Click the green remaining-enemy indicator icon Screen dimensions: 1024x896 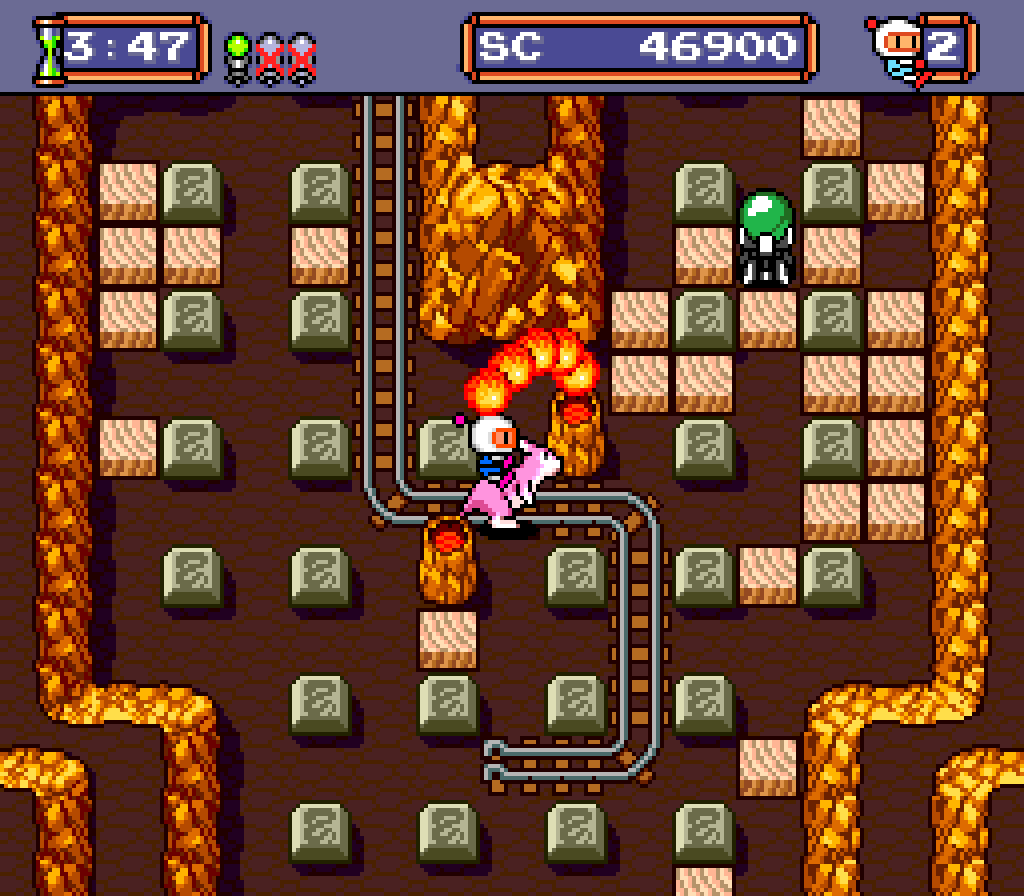click(239, 57)
